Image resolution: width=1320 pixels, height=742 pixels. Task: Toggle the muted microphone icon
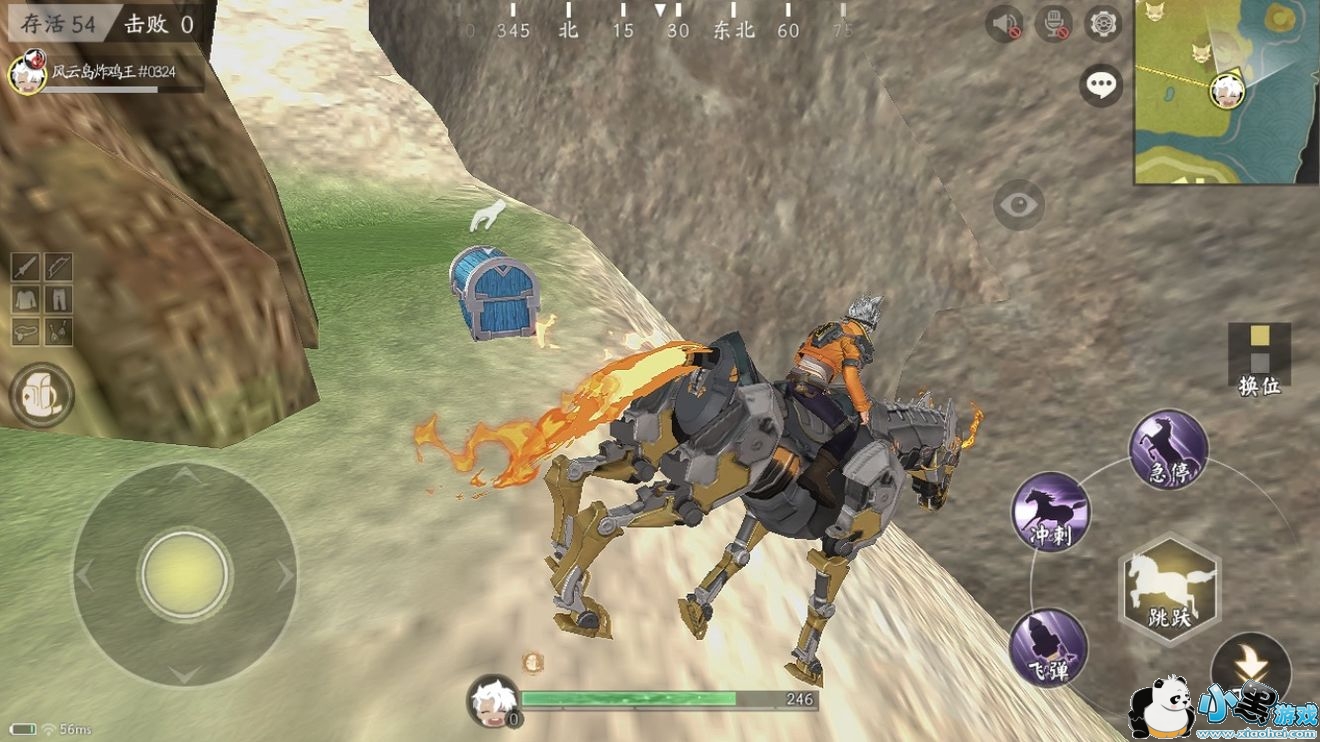click(x=1053, y=23)
